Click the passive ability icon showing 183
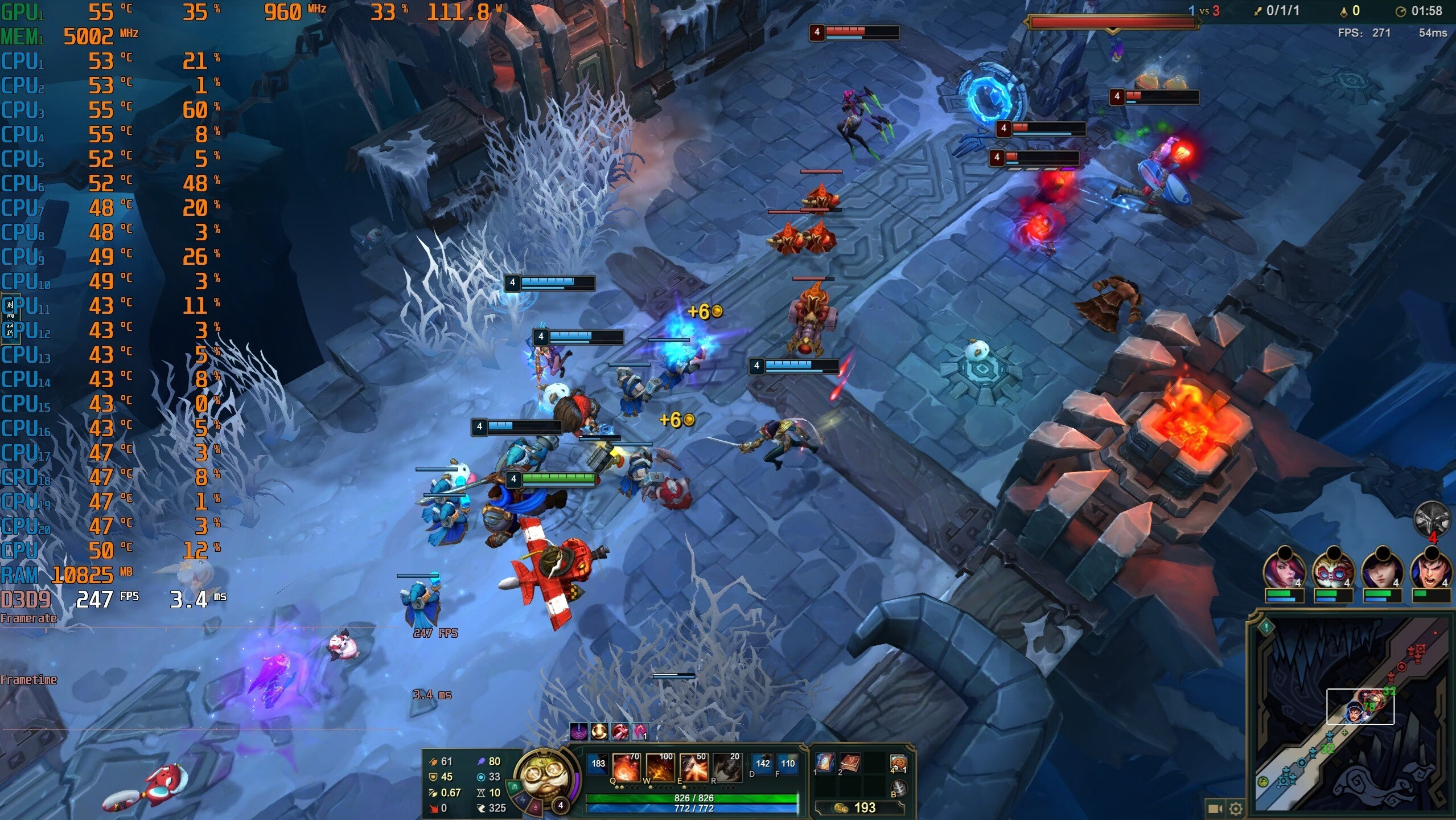Viewport: 1456px width, 820px height. (x=598, y=764)
